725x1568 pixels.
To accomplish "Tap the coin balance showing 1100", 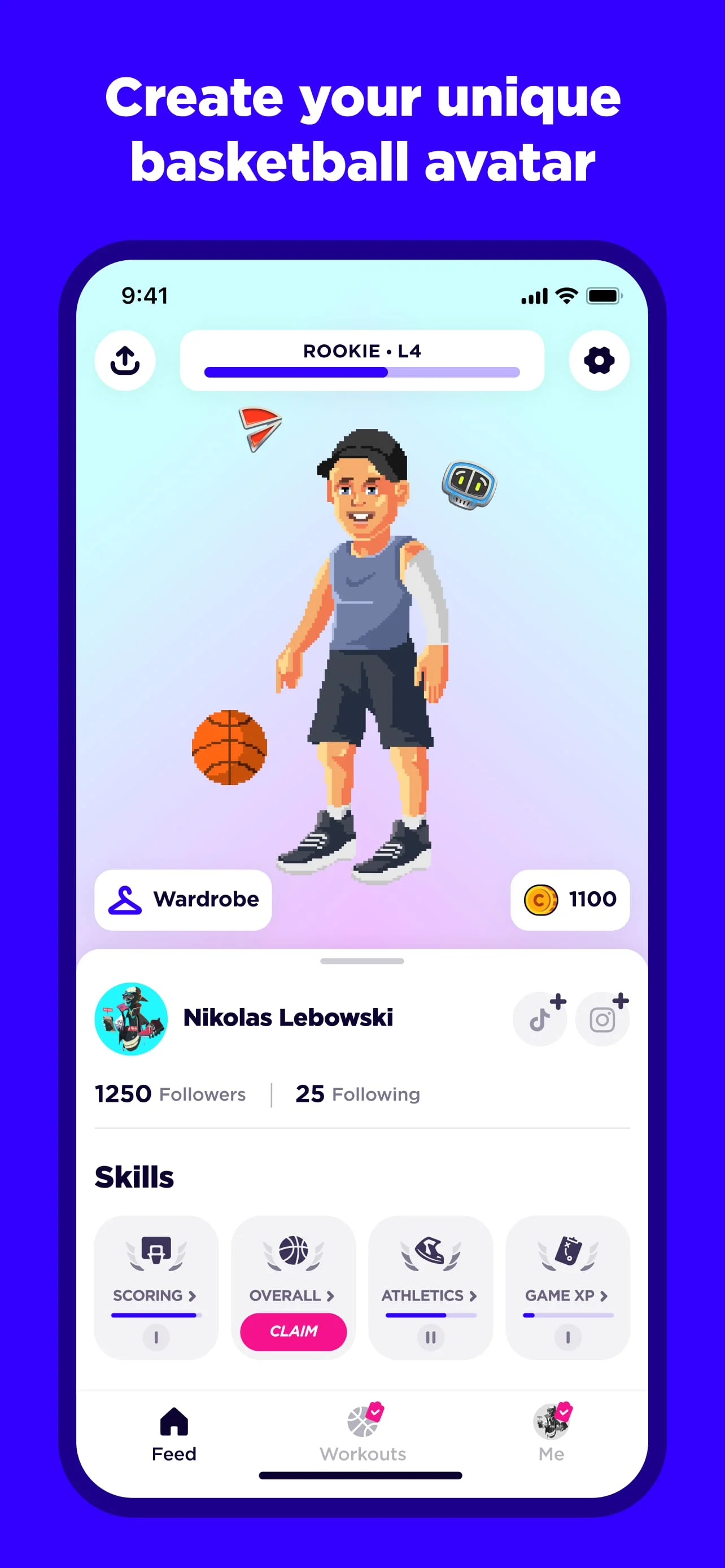I will click(570, 900).
